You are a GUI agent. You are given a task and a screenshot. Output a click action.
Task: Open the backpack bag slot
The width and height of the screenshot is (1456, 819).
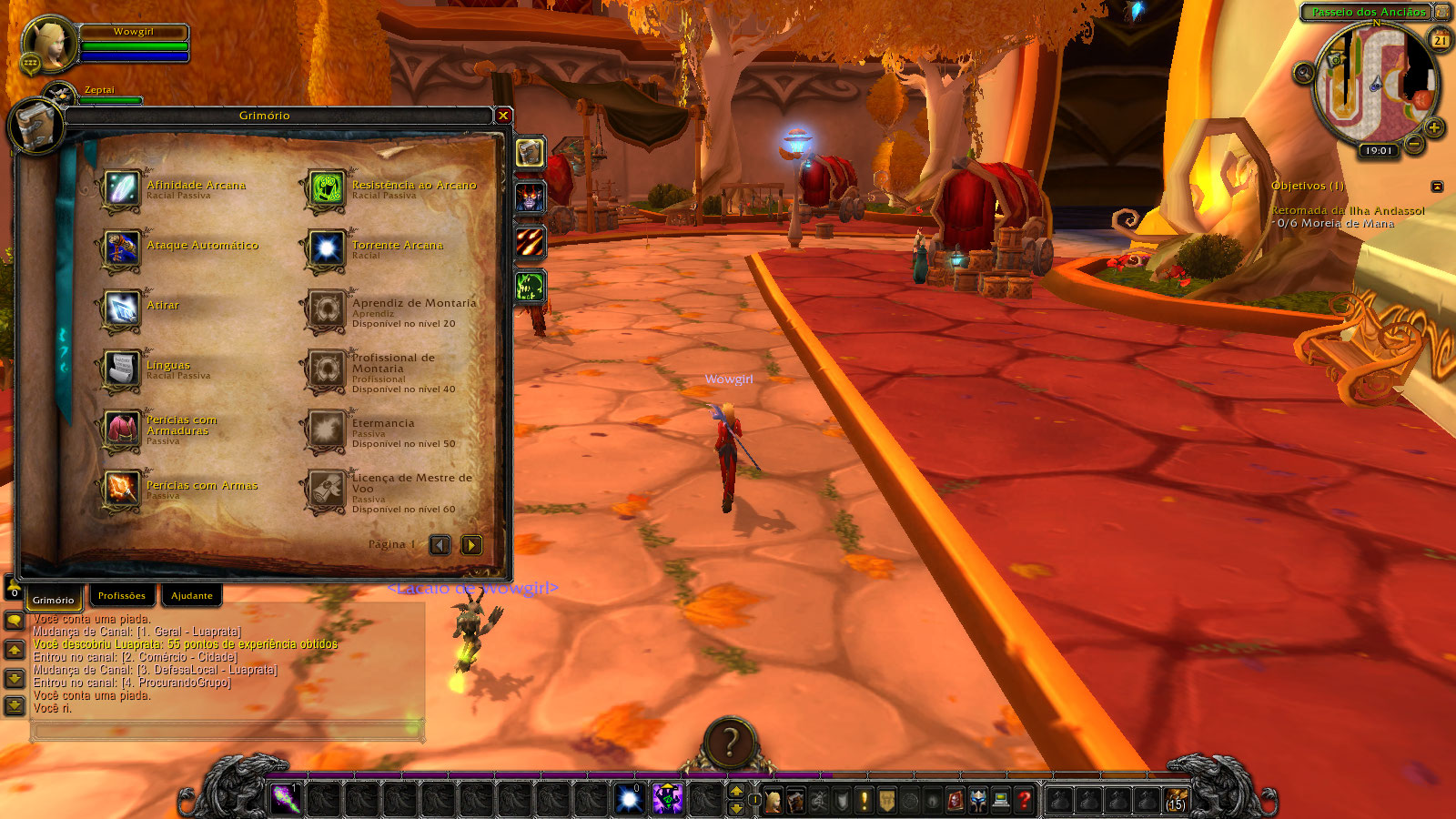1176,800
